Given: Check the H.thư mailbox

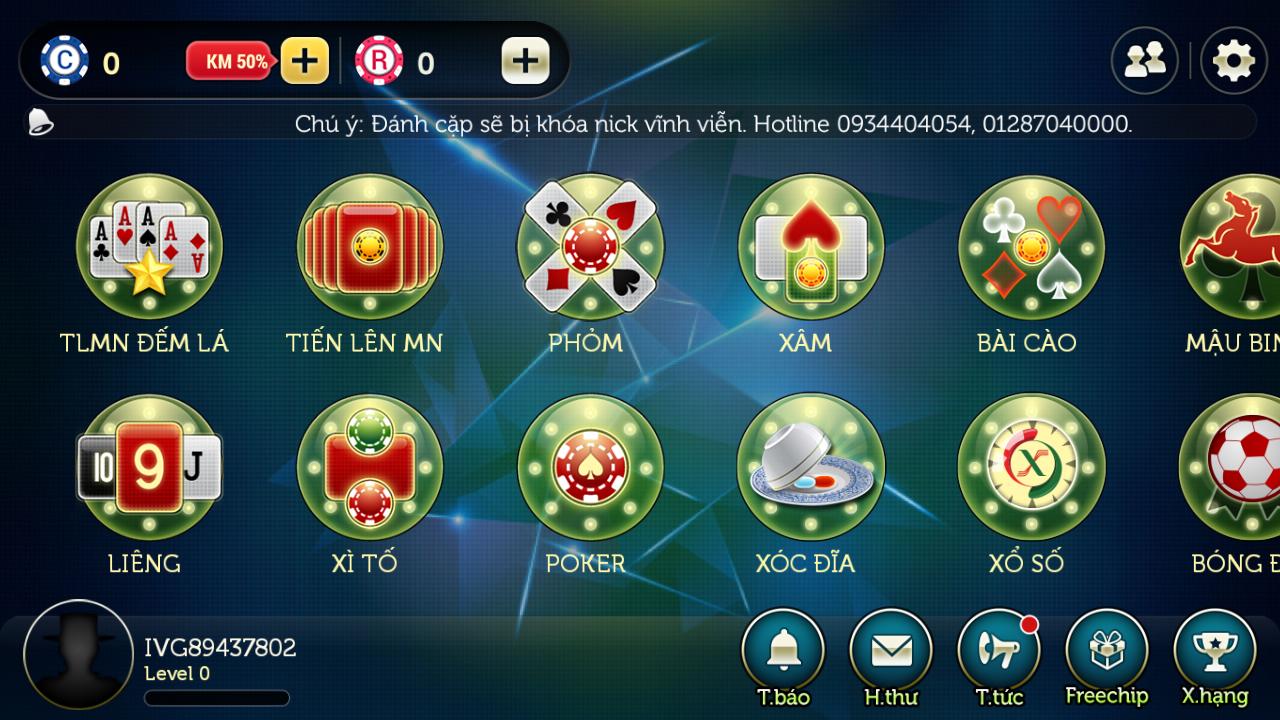Looking at the screenshot, I should 891,650.
